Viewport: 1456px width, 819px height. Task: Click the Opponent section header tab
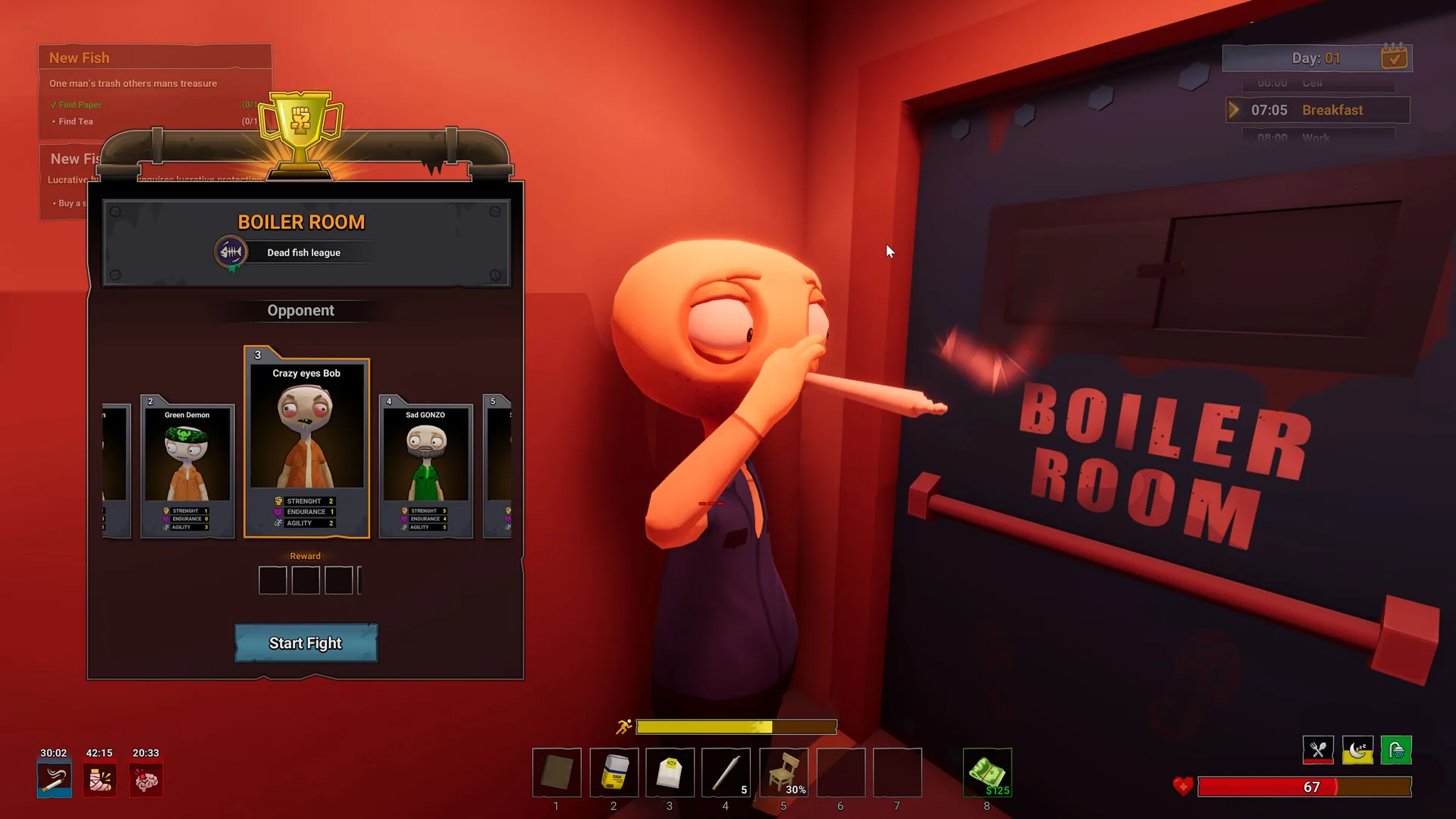[x=301, y=310]
